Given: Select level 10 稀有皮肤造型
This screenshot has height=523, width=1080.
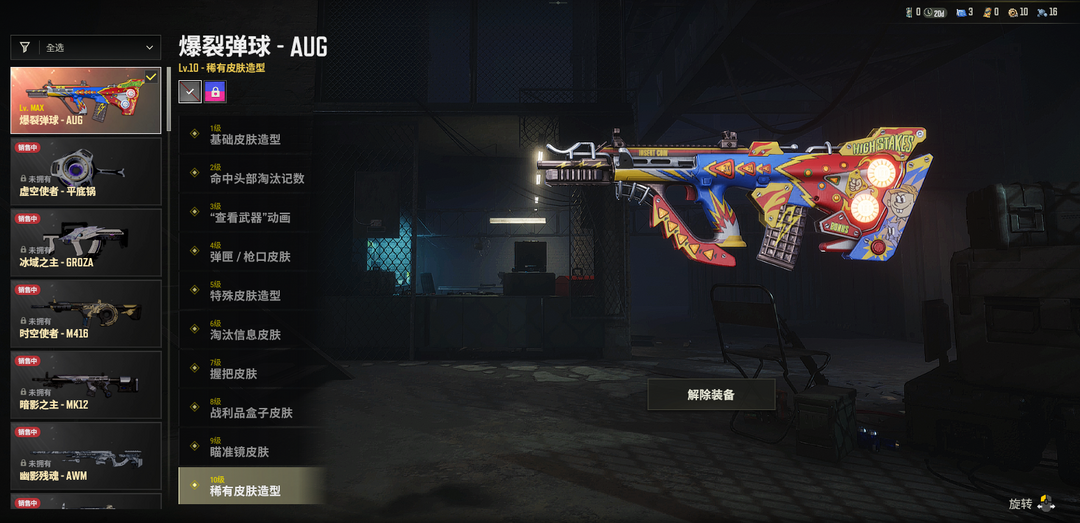Looking at the screenshot, I should [x=250, y=486].
